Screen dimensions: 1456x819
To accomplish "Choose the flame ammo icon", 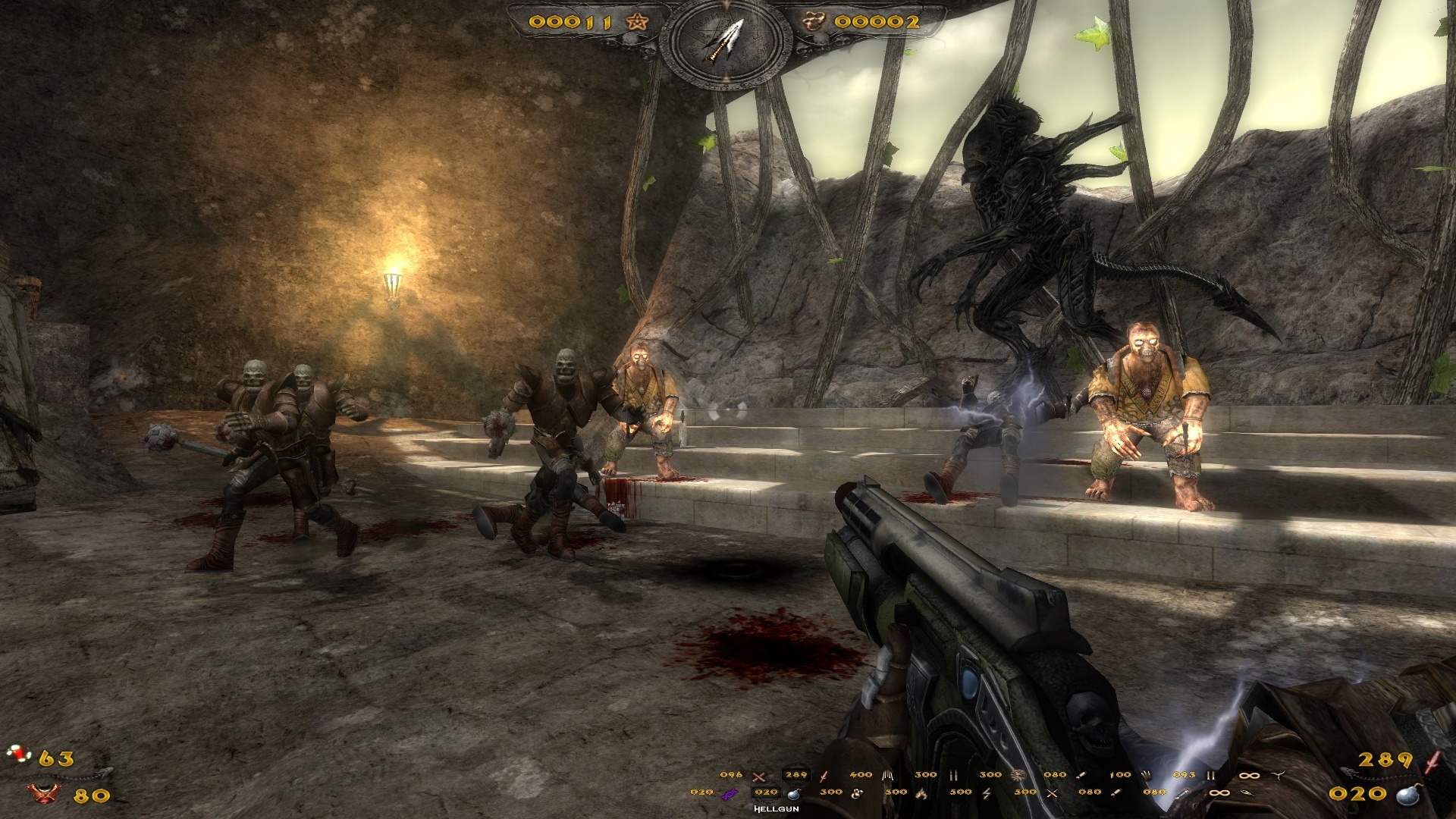I will [x=922, y=793].
